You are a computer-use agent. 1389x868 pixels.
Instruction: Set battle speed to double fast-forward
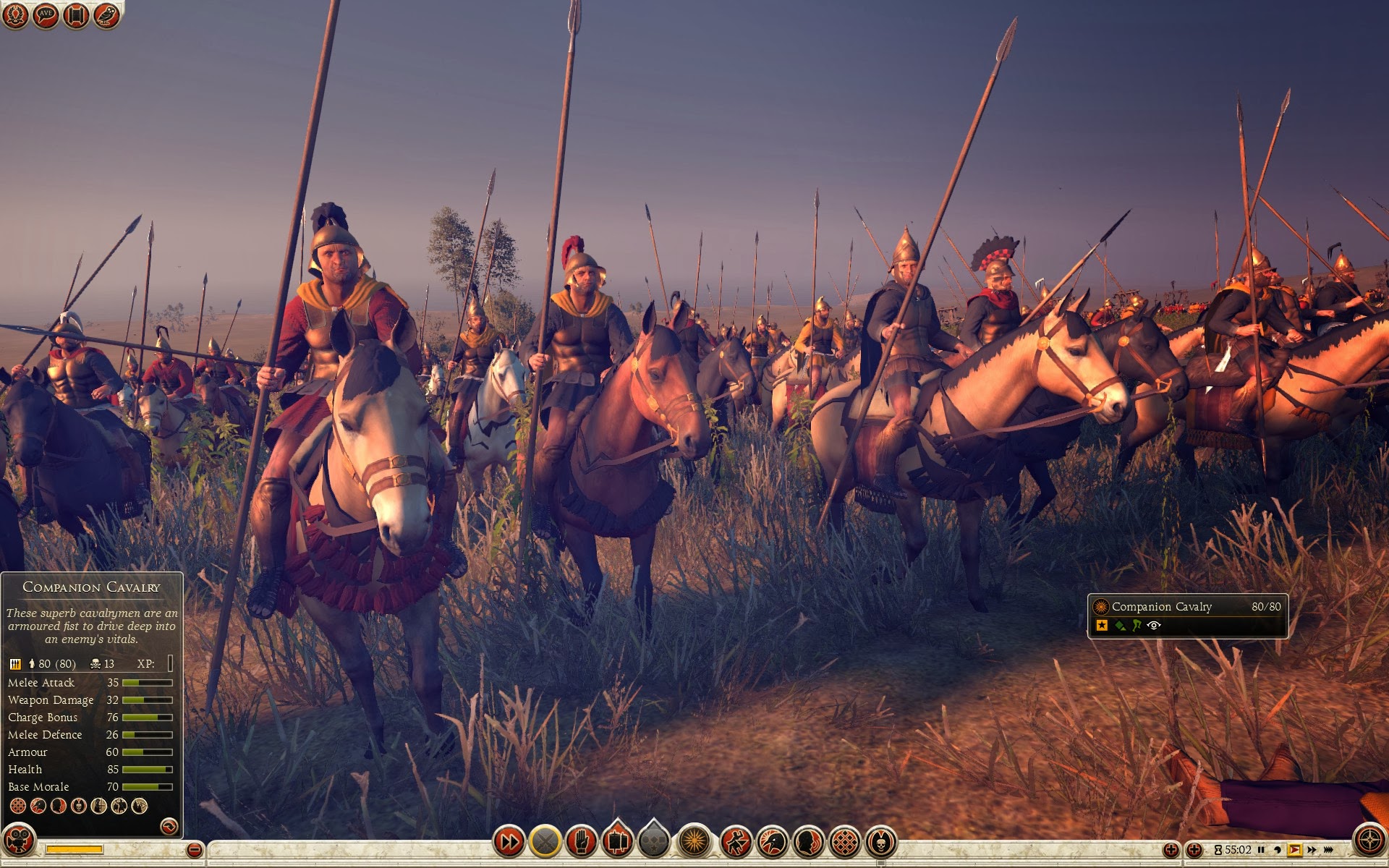(1312, 850)
